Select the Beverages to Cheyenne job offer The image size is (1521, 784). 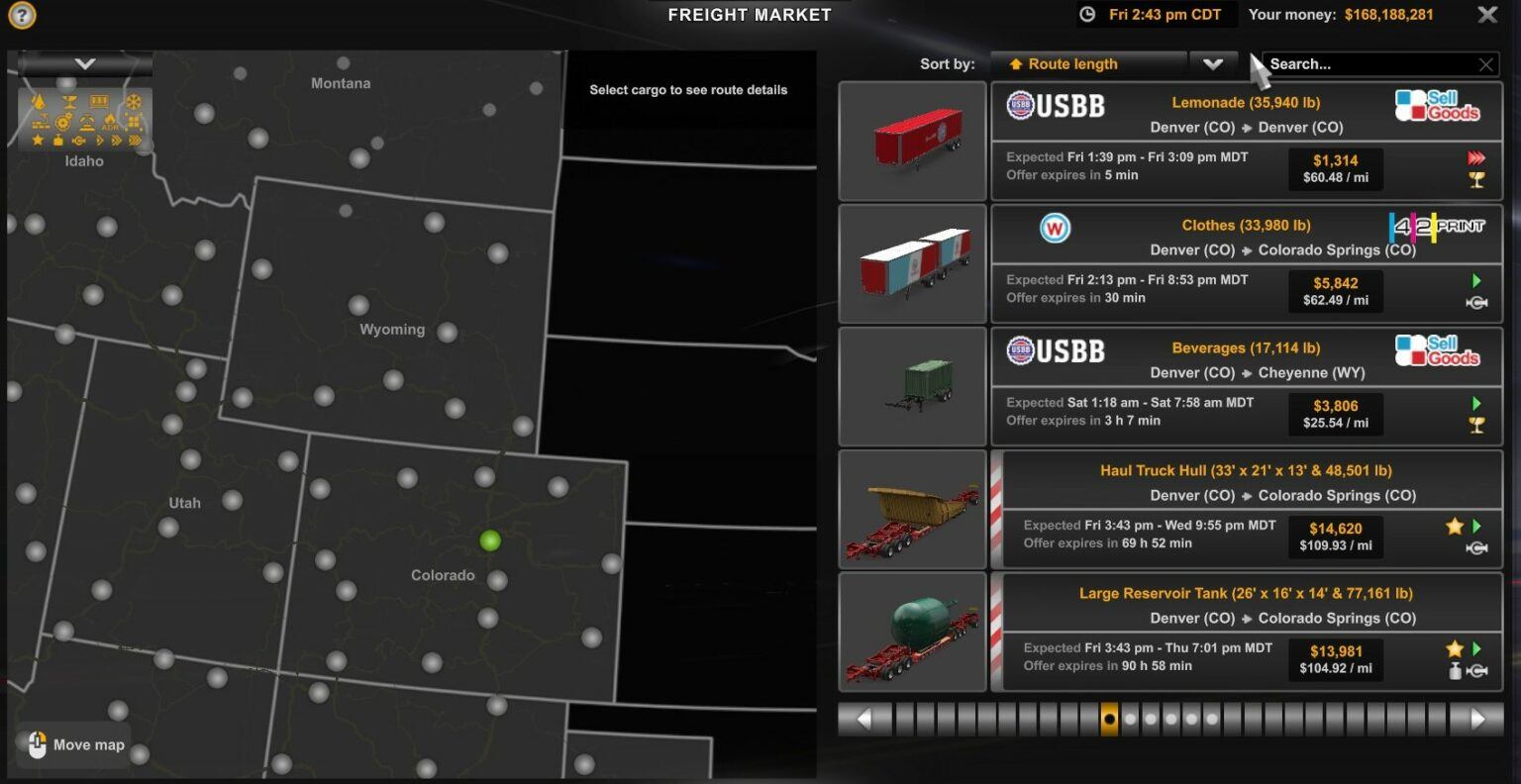1246,386
